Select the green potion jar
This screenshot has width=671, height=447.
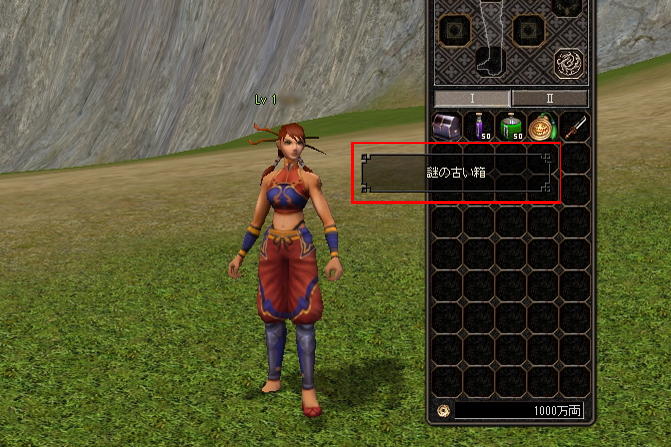tap(511, 127)
